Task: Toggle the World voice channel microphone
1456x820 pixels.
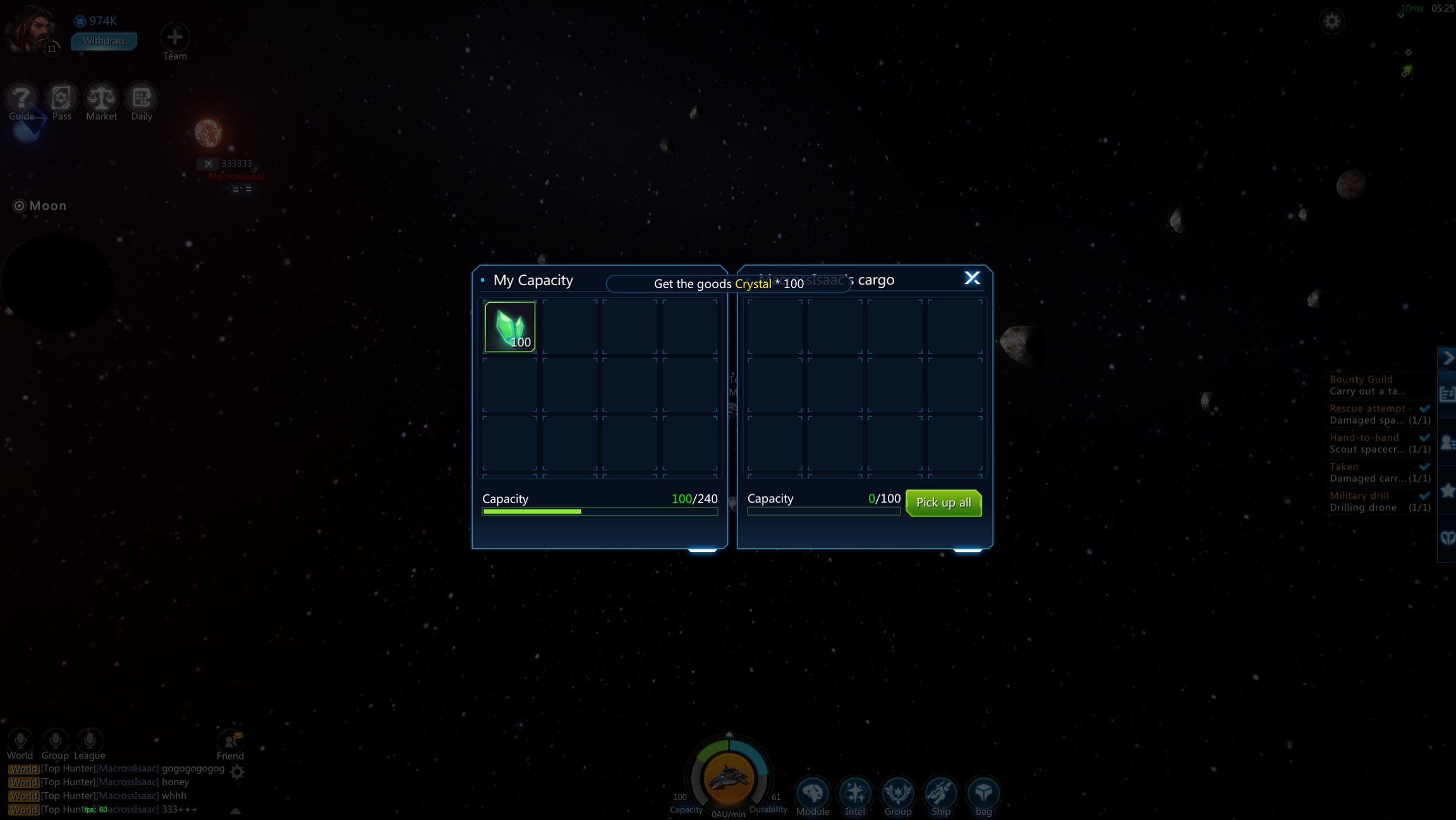Action: (x=20, y=740)
